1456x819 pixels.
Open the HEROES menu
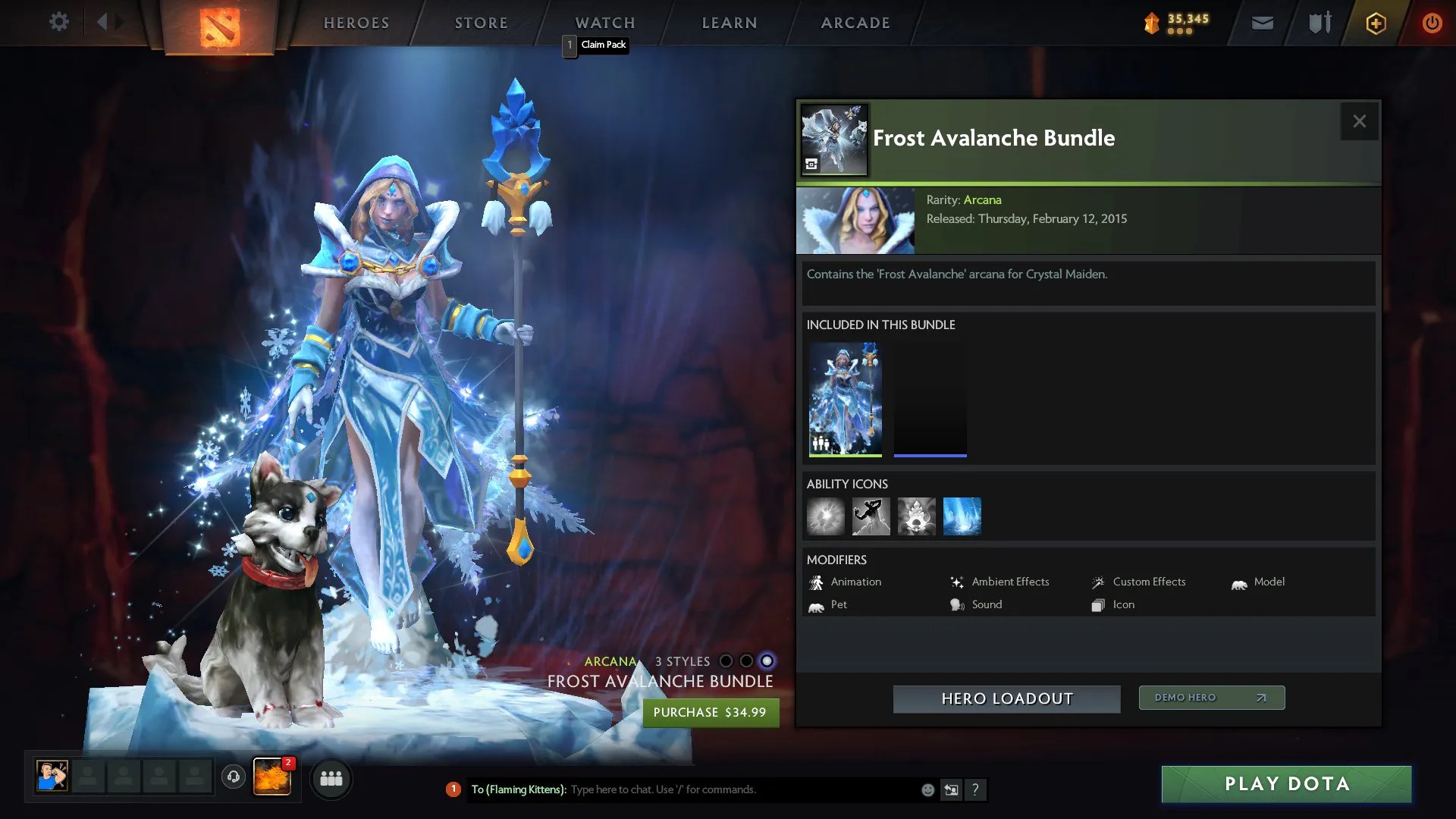coord(356,23)
